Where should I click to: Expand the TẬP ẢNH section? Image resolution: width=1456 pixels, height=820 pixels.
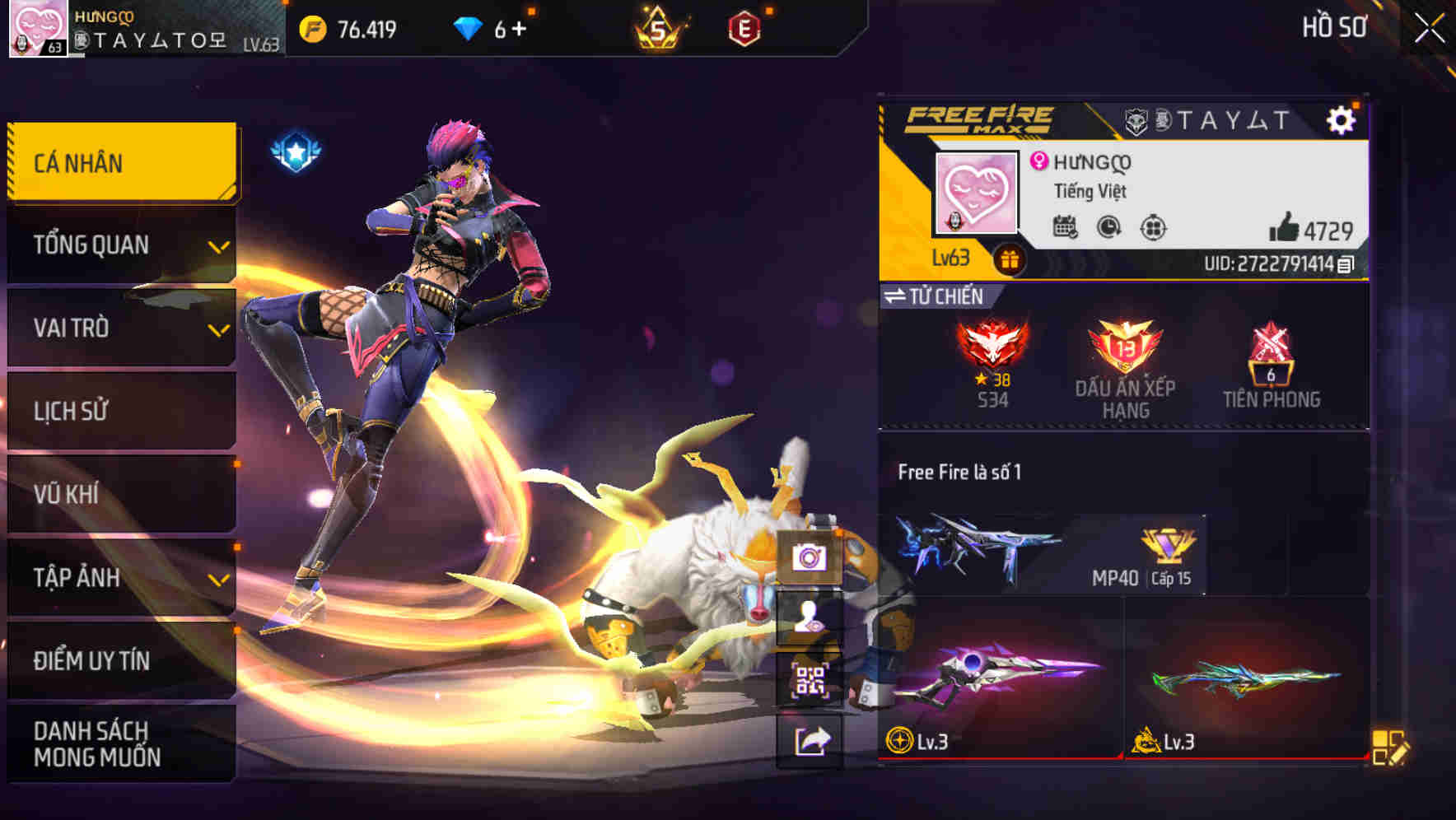pos(121,578)
